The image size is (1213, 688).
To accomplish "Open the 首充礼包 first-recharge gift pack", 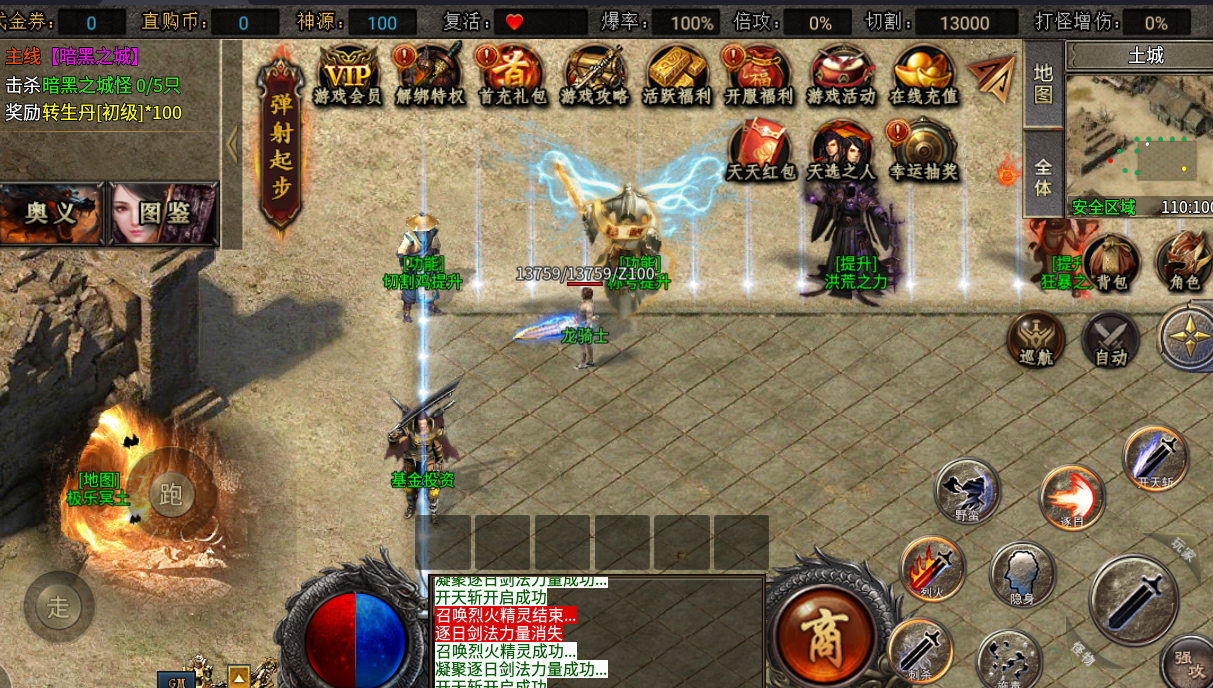I will pyautogui.click(x=512, y=75).
